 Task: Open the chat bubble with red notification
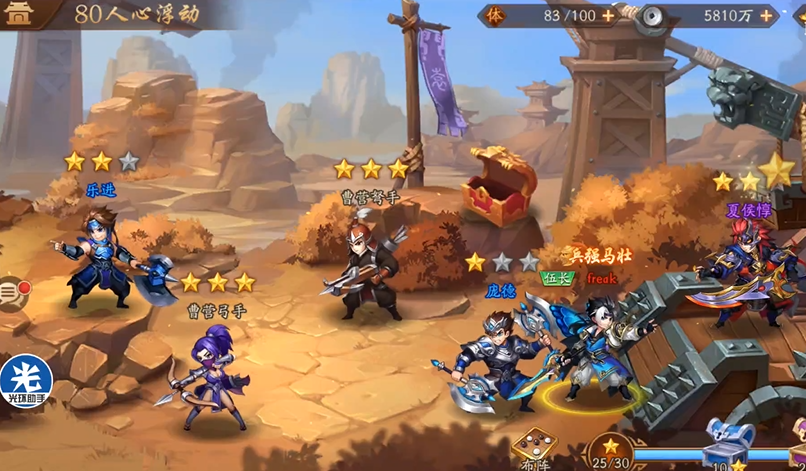point(12,293)
